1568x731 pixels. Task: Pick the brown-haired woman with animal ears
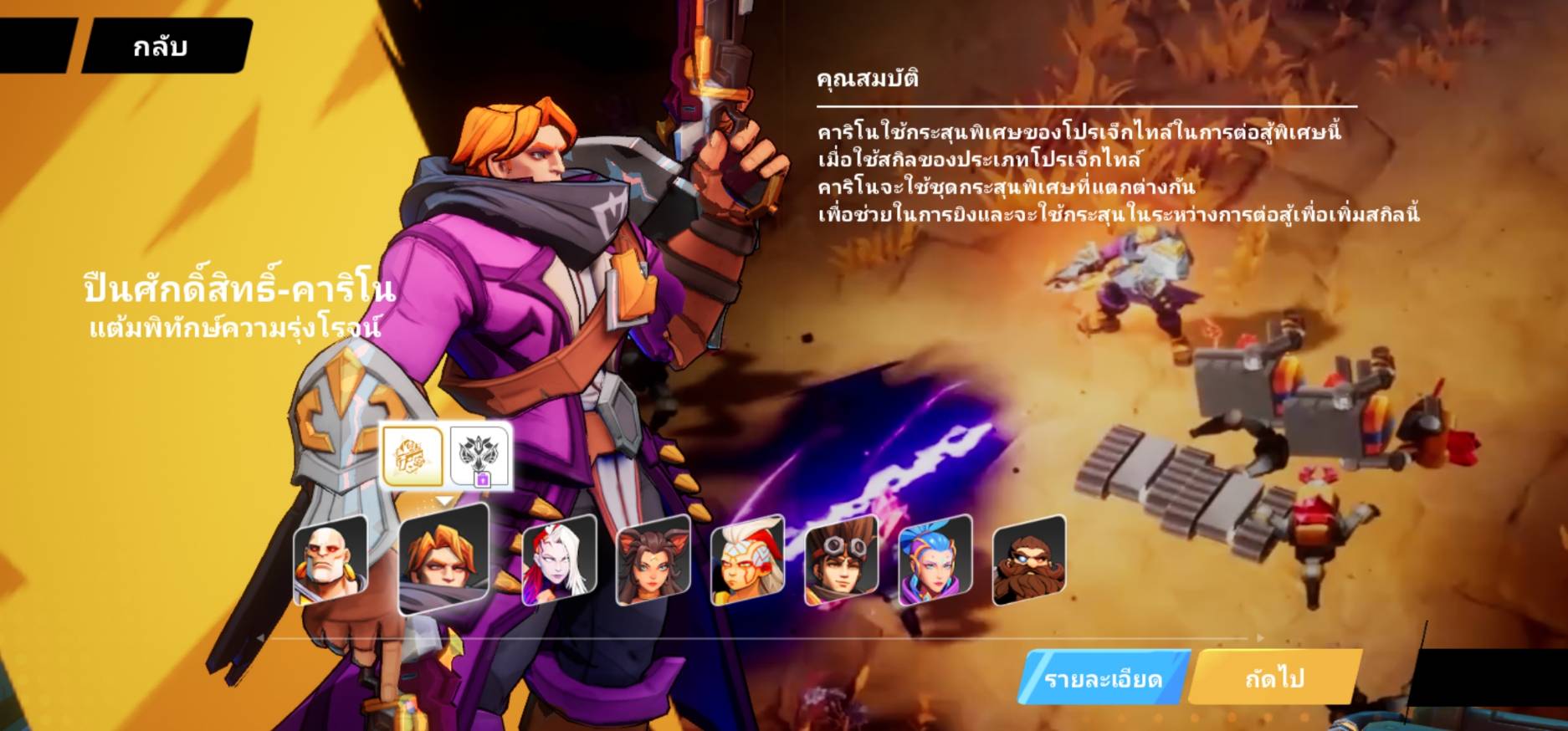(653, 560)
